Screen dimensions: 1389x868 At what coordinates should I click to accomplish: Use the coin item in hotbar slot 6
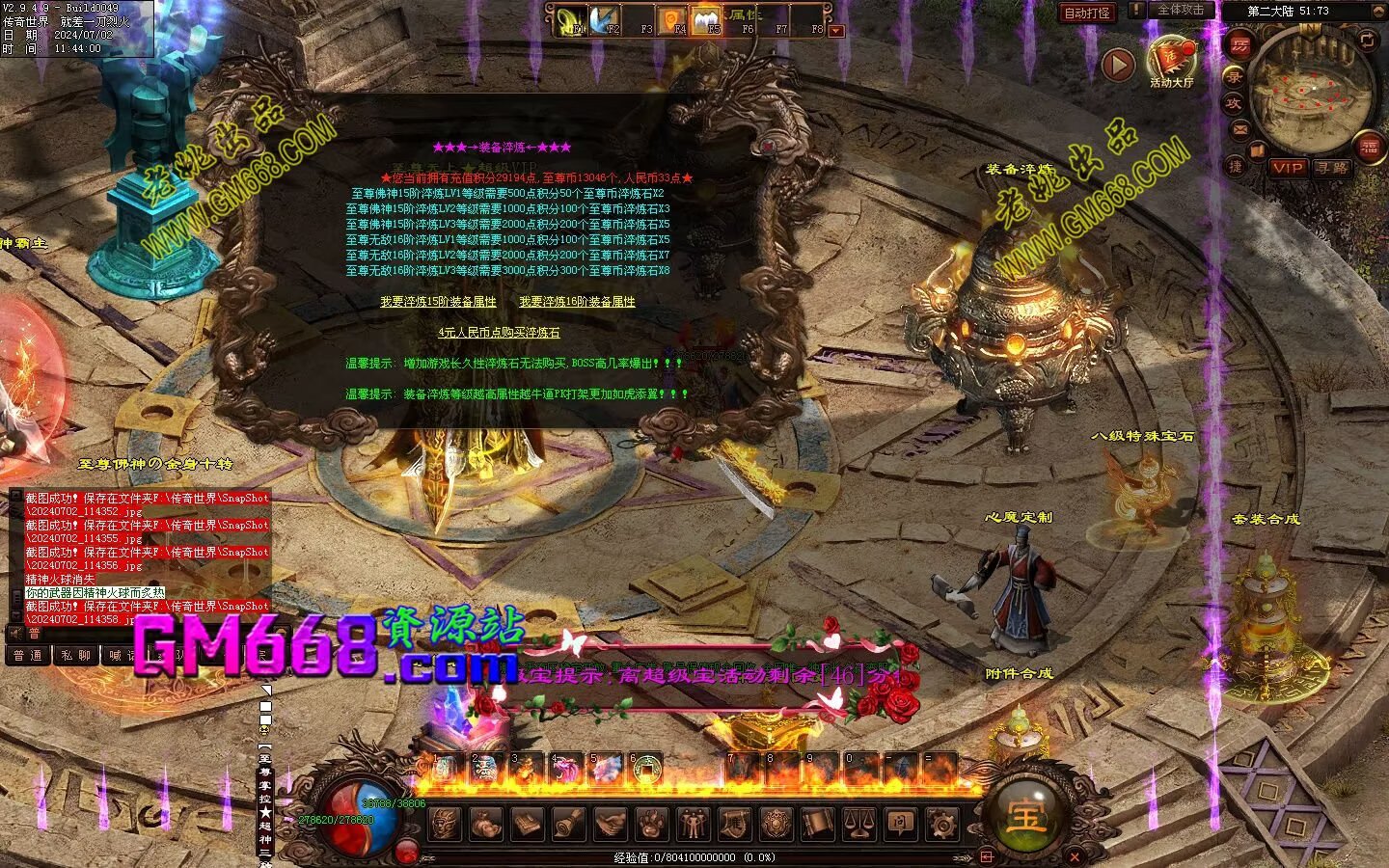(646, 769)
